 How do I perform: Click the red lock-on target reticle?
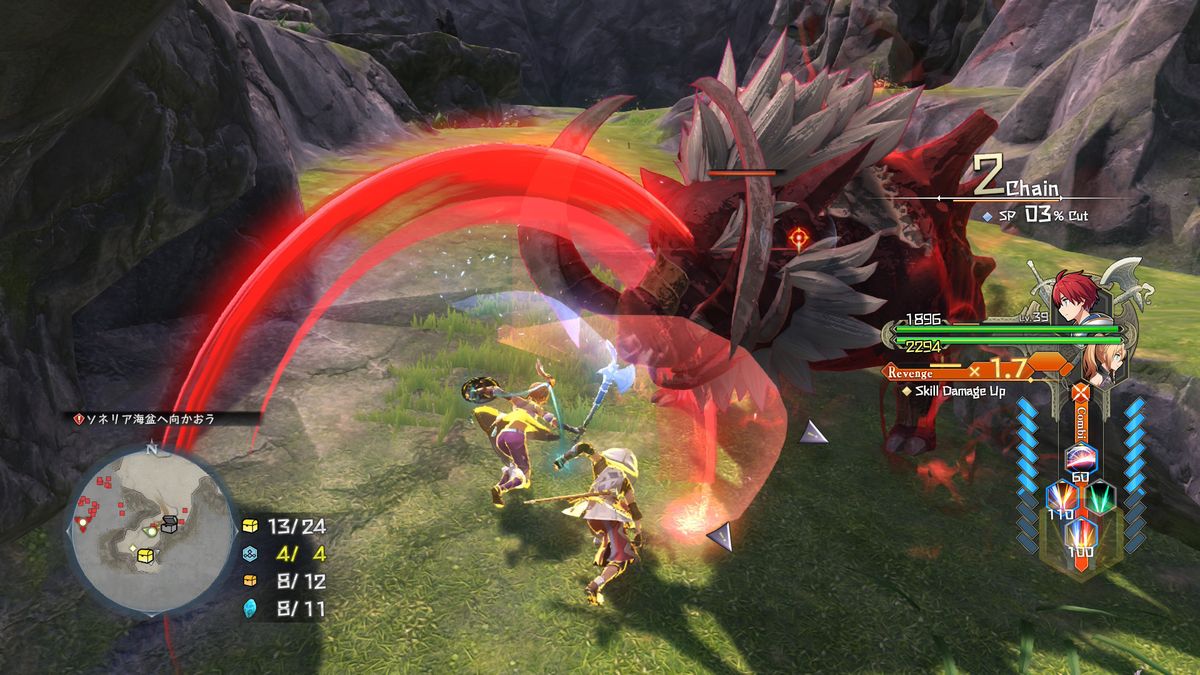798,238
